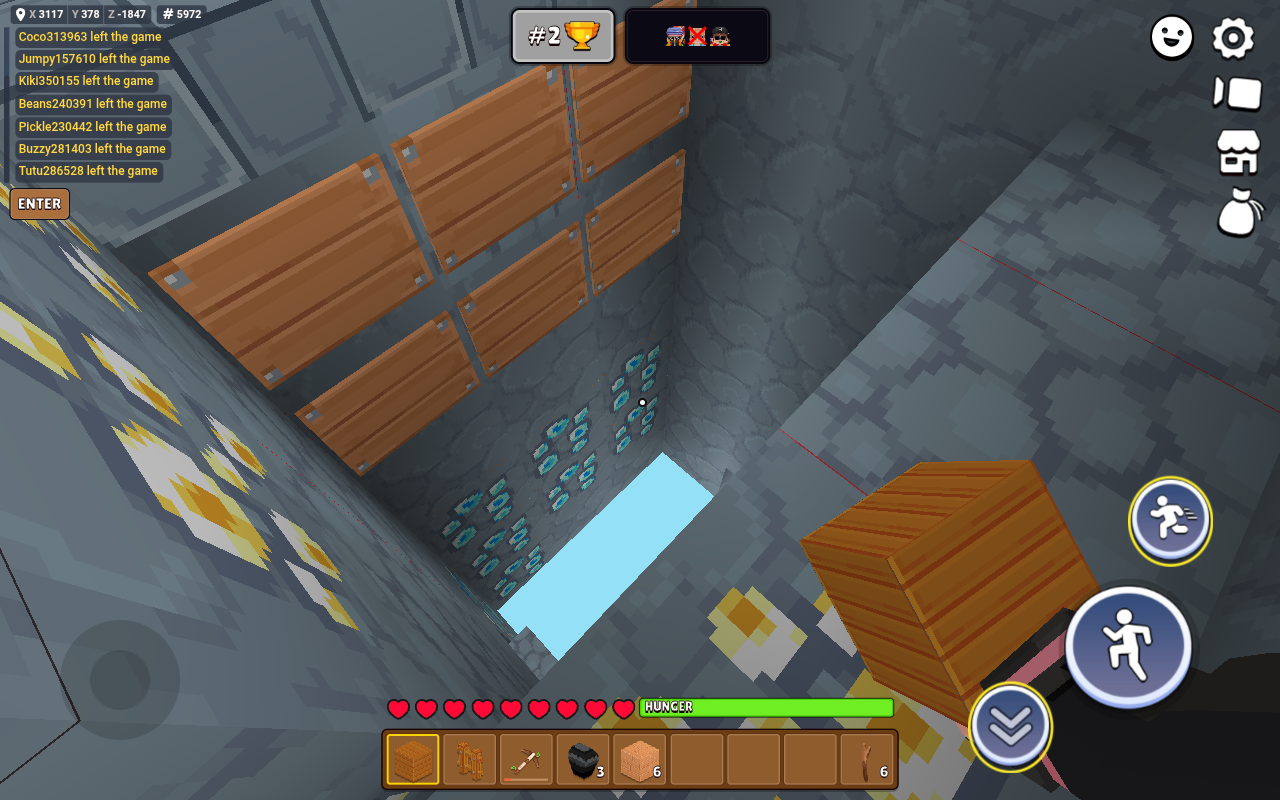Tap the virtual movement joystick
1280x800 pixels.
coord(120,680)
